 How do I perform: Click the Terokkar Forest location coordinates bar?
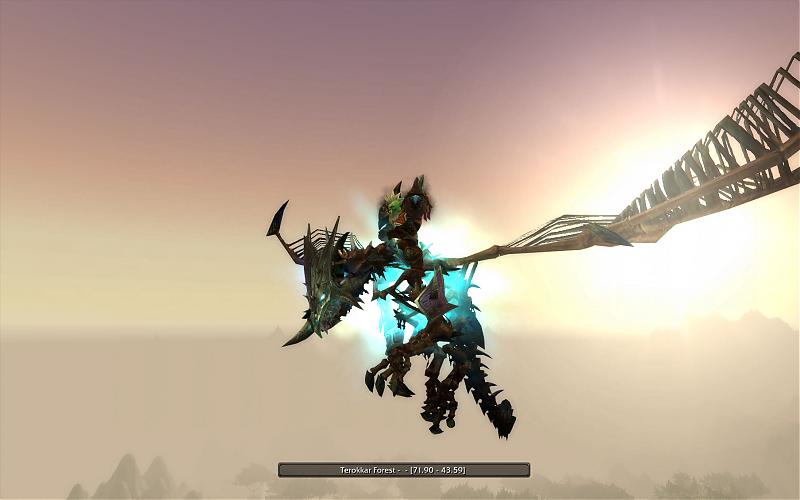click(403, 469)
